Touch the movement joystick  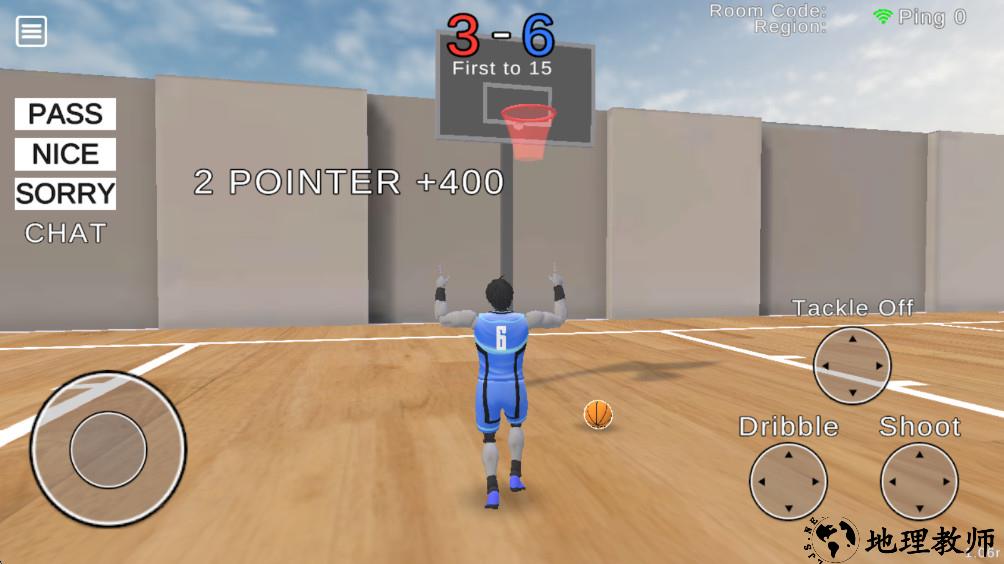coord(108,449)
